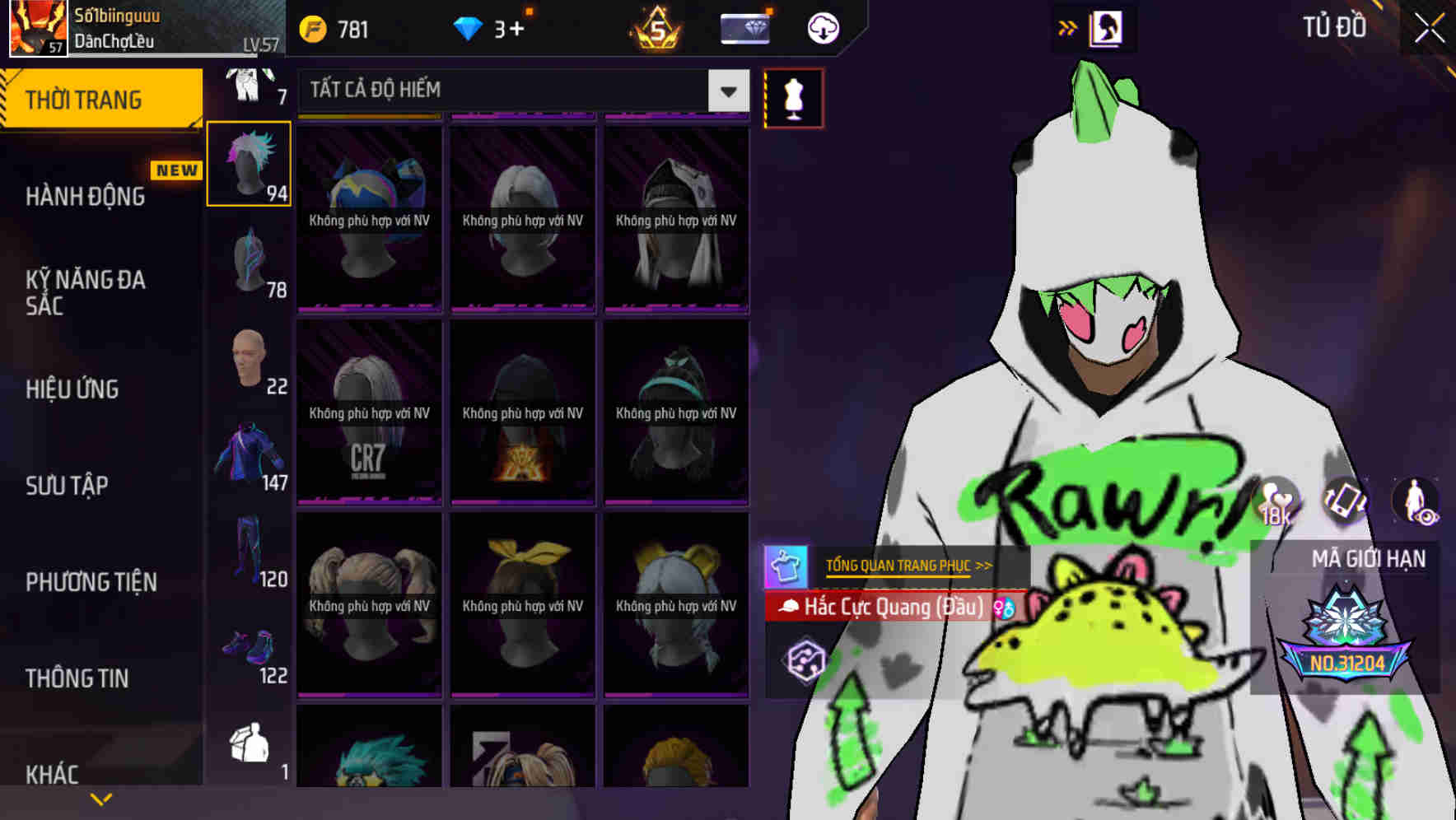
Task: Click the cloud download icon in top bar
Action: [x=822, y=27]
